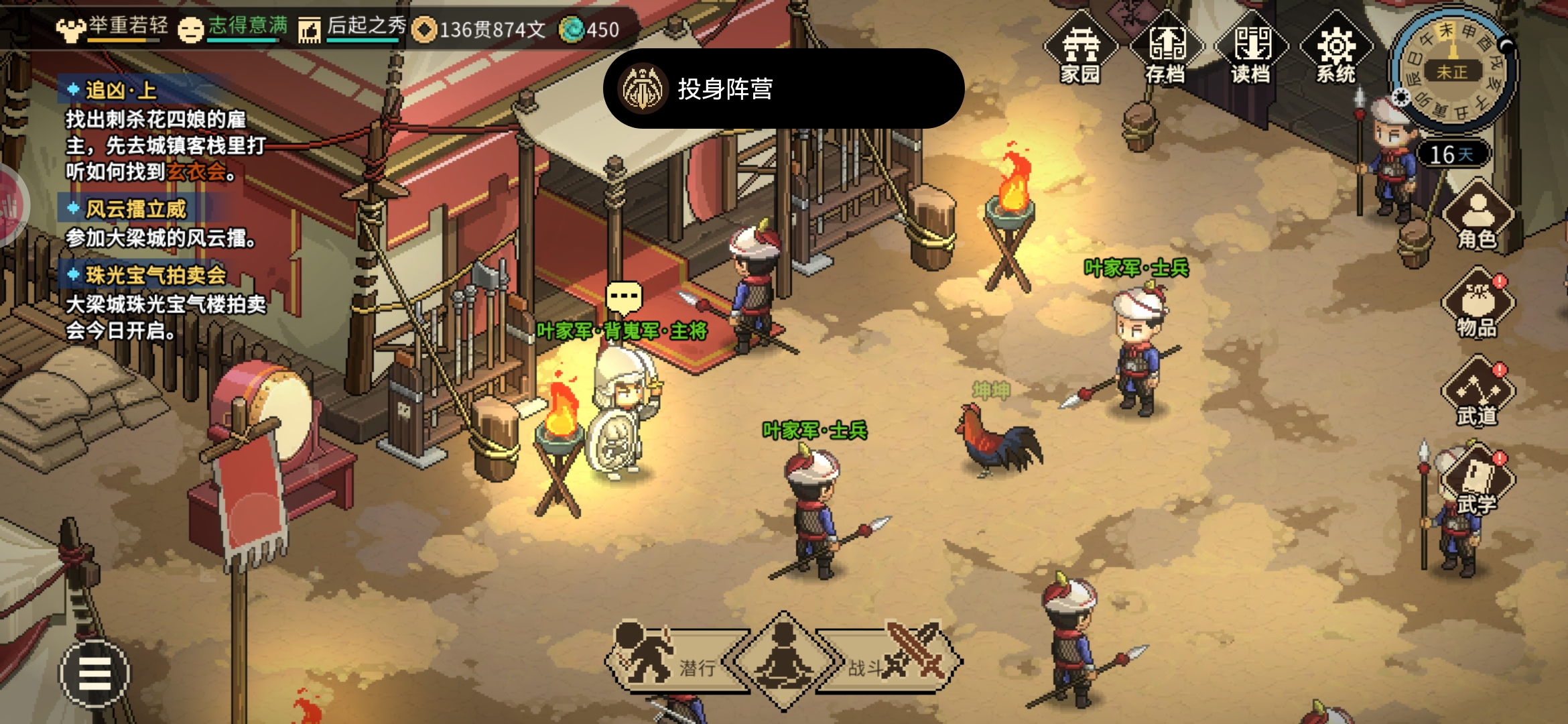Screen dimensions: 1568x724
Task: Open the 武学 martial arts book
Action: [x=1478, y=480]
